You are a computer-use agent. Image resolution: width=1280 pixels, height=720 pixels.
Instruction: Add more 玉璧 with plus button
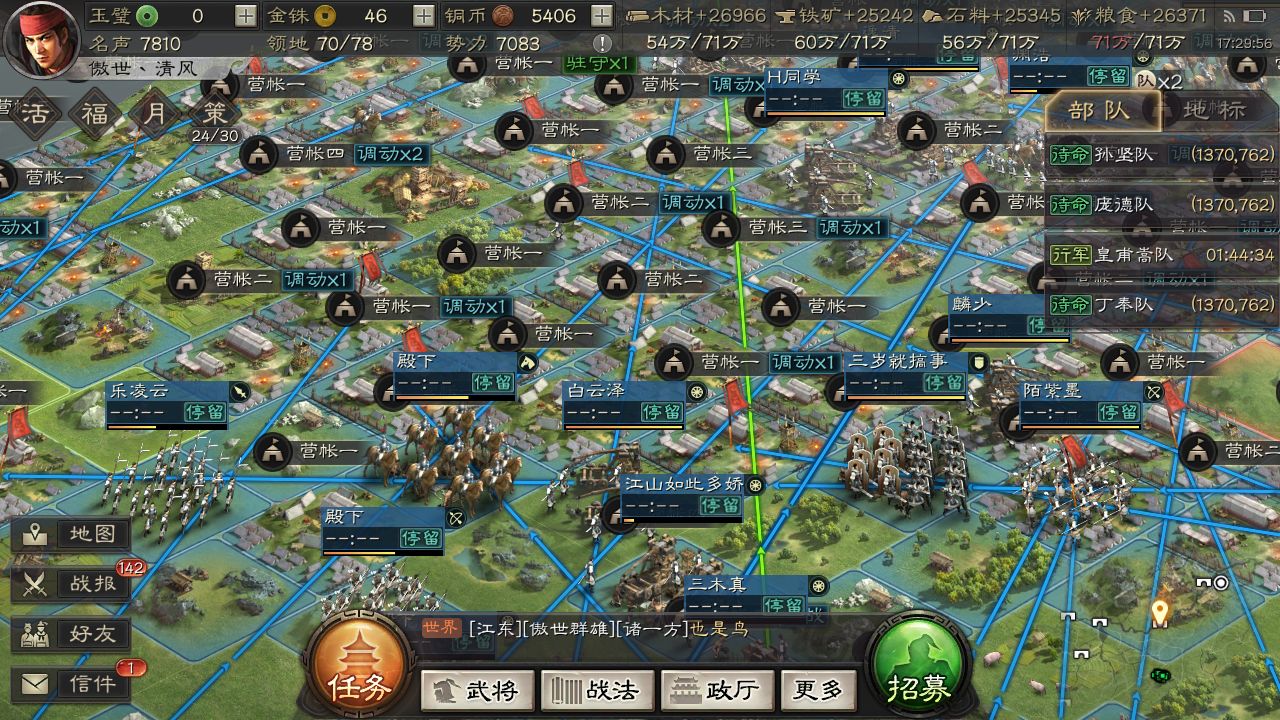(245, 16)
